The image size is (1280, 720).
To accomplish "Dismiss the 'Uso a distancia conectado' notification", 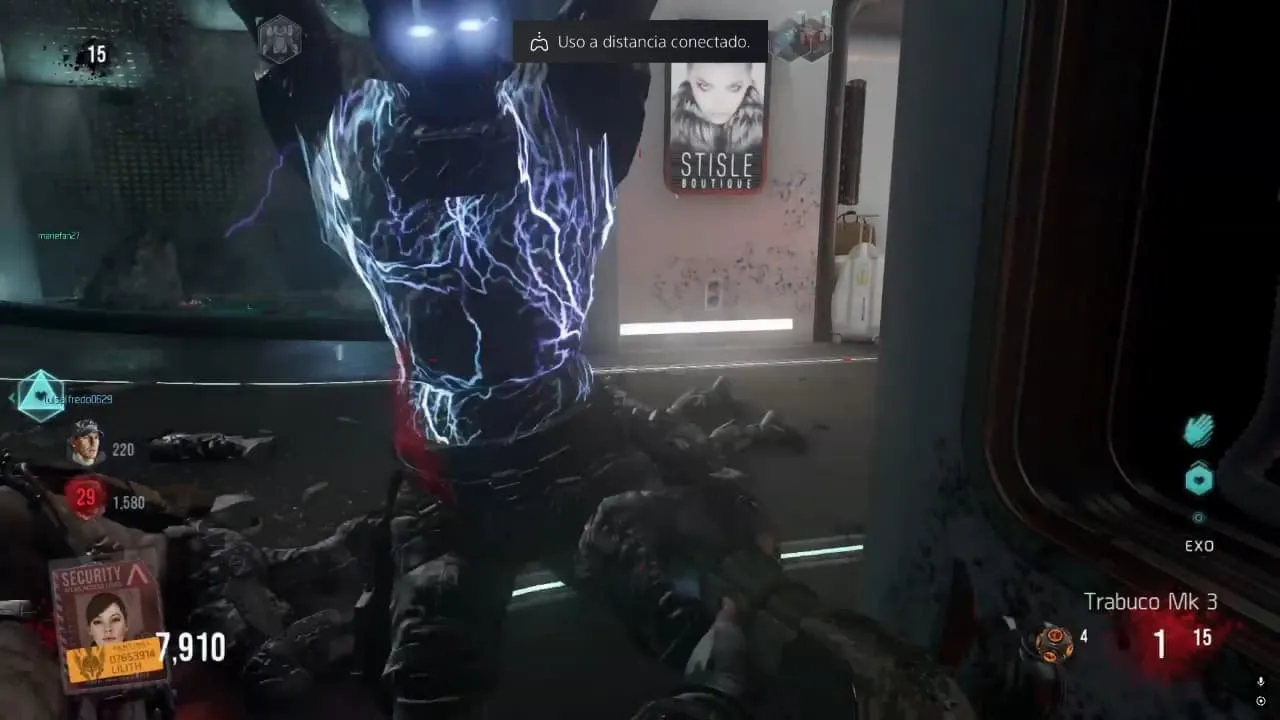I will click(x=640, y=42).
